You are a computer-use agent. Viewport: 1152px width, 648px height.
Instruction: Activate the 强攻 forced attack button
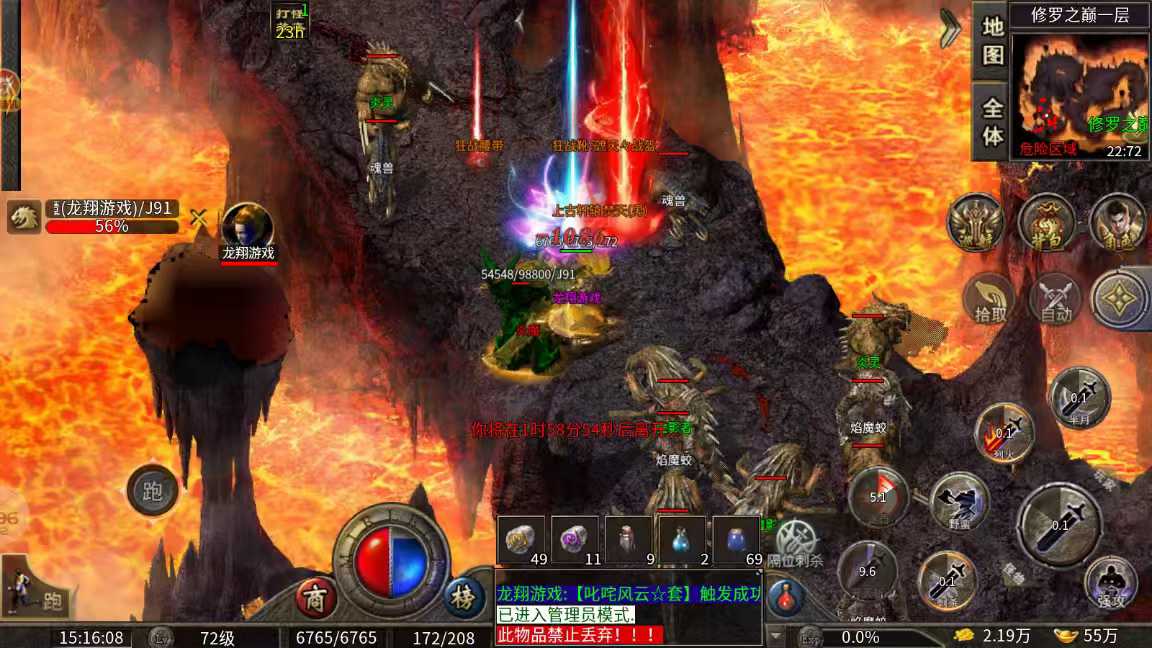[1110, 584]
